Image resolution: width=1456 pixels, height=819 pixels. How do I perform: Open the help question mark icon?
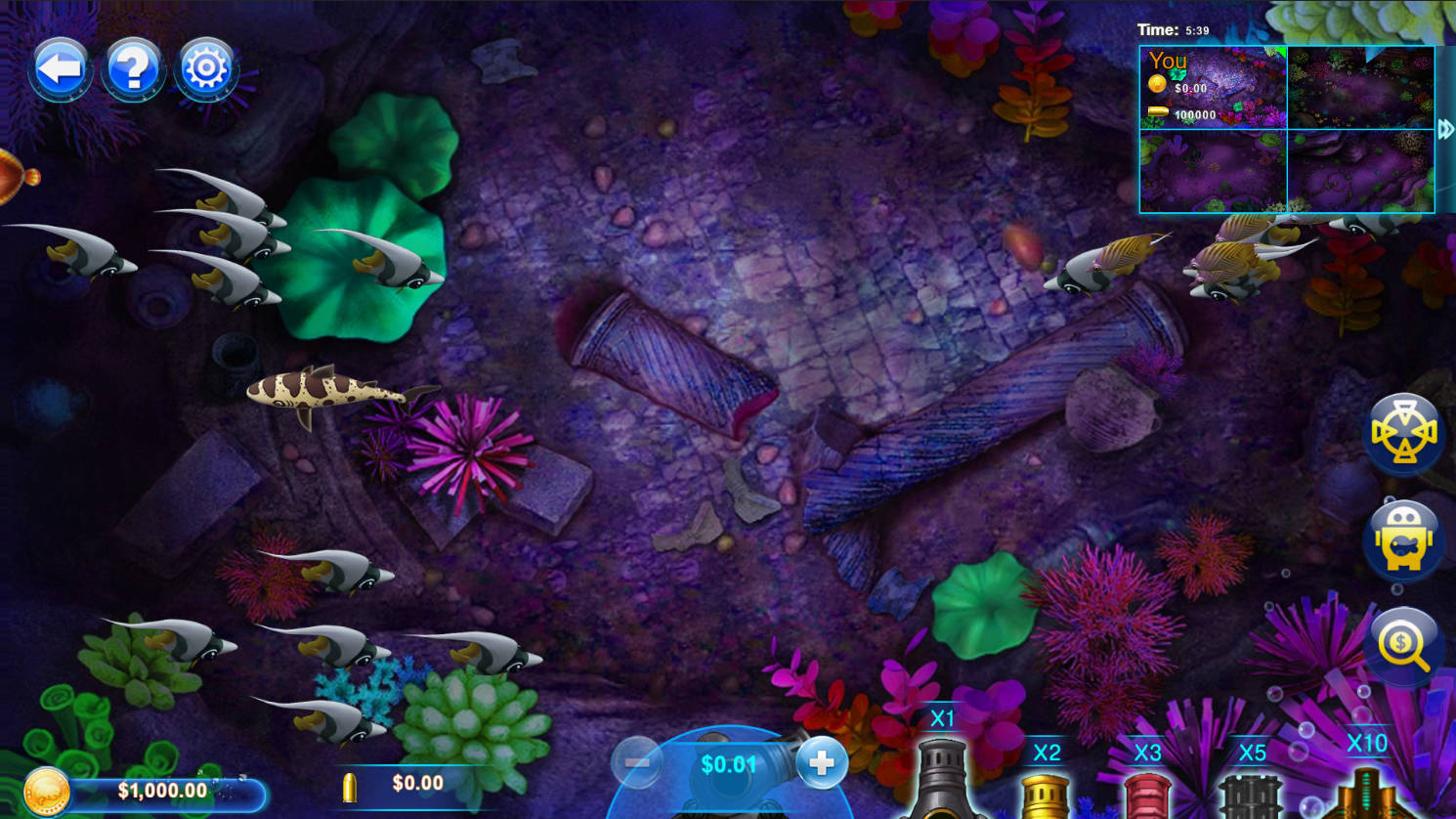pos(133,66)
